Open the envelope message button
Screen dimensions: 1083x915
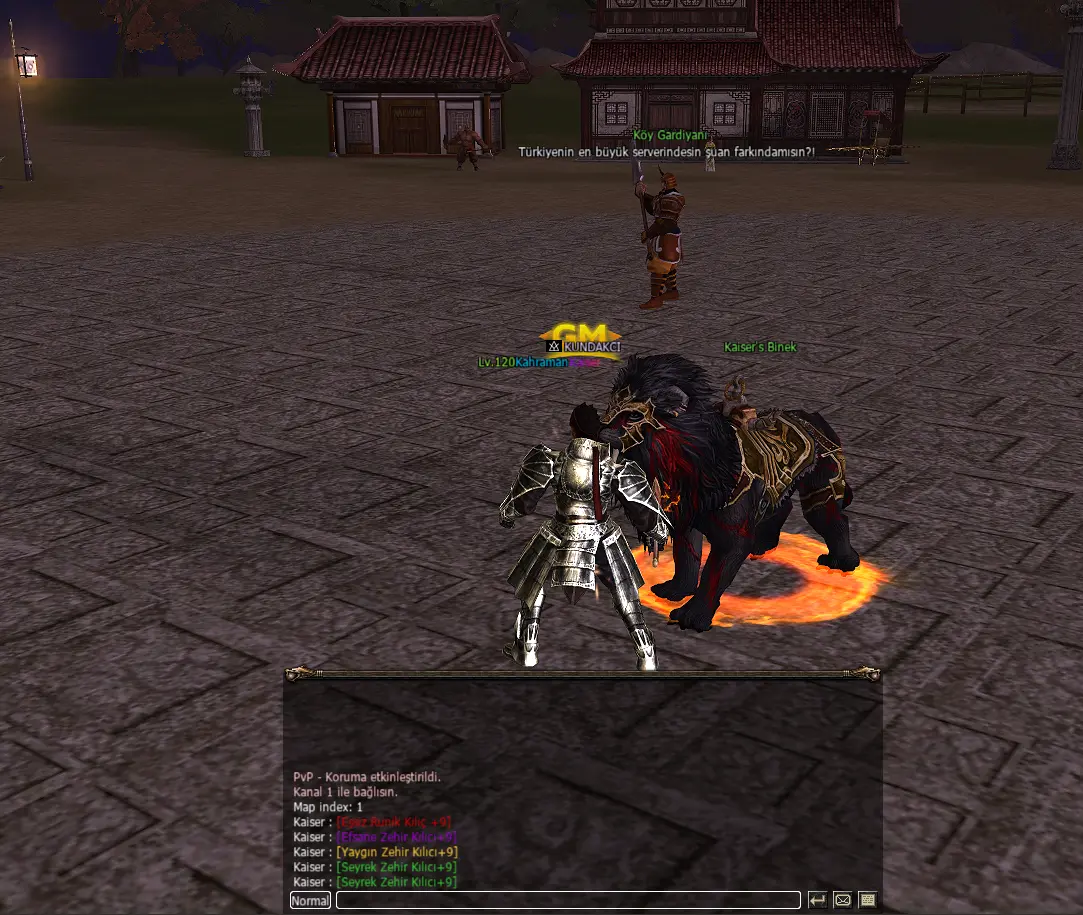[x=842, y=900]
